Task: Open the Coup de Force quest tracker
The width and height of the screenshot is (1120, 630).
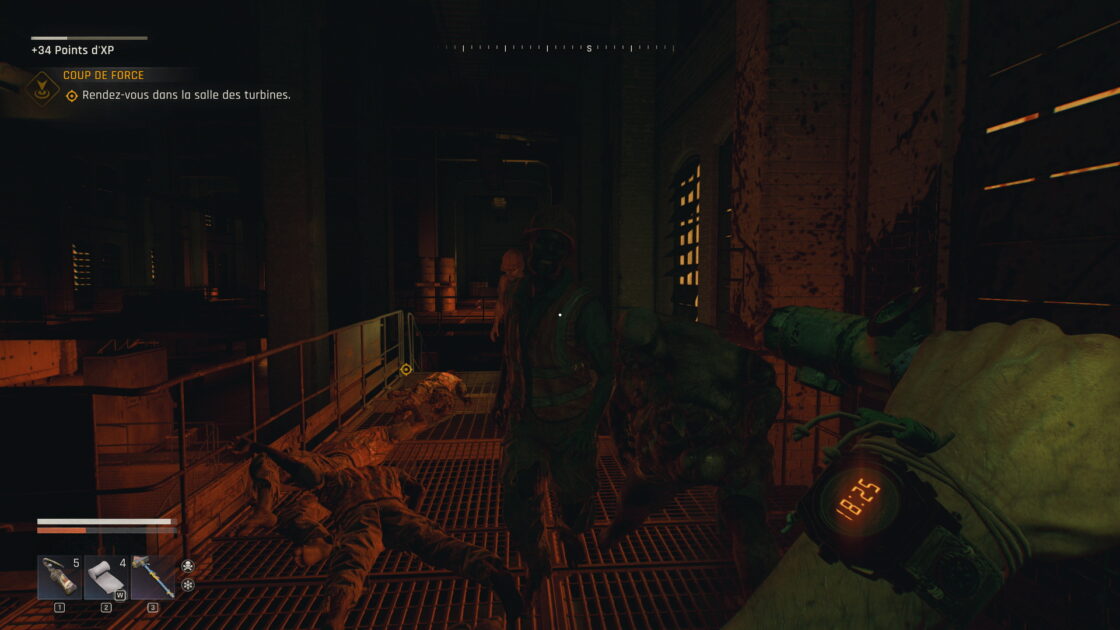Action: [103, 75]
